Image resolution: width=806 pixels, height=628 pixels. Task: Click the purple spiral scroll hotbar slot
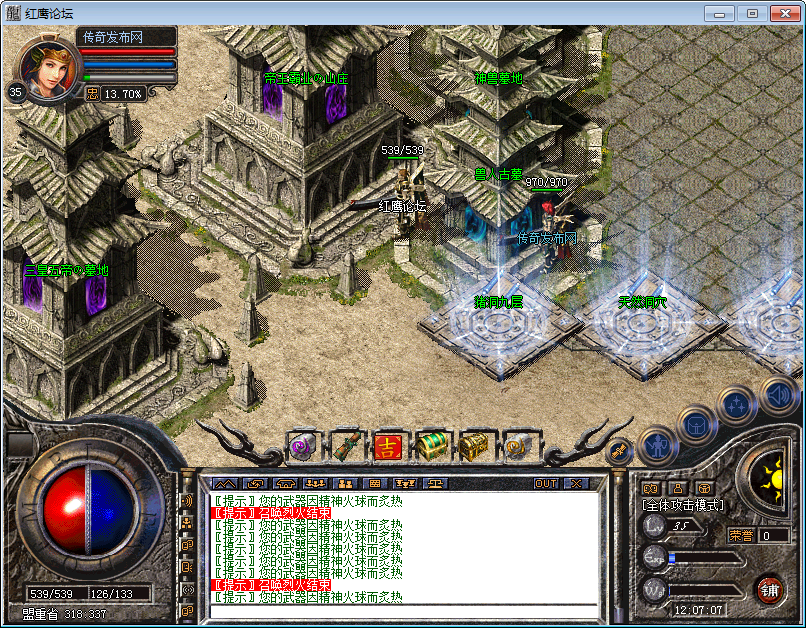[302, 446]
